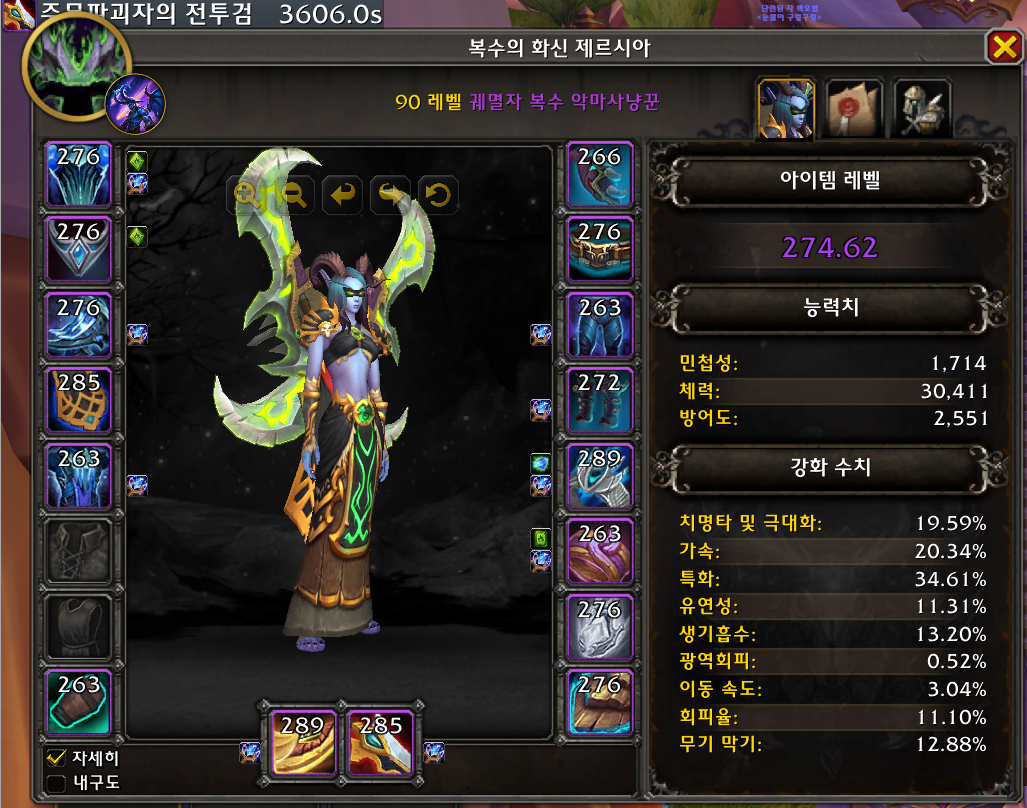Enable the 내구도 checkbox

[57, 782]
